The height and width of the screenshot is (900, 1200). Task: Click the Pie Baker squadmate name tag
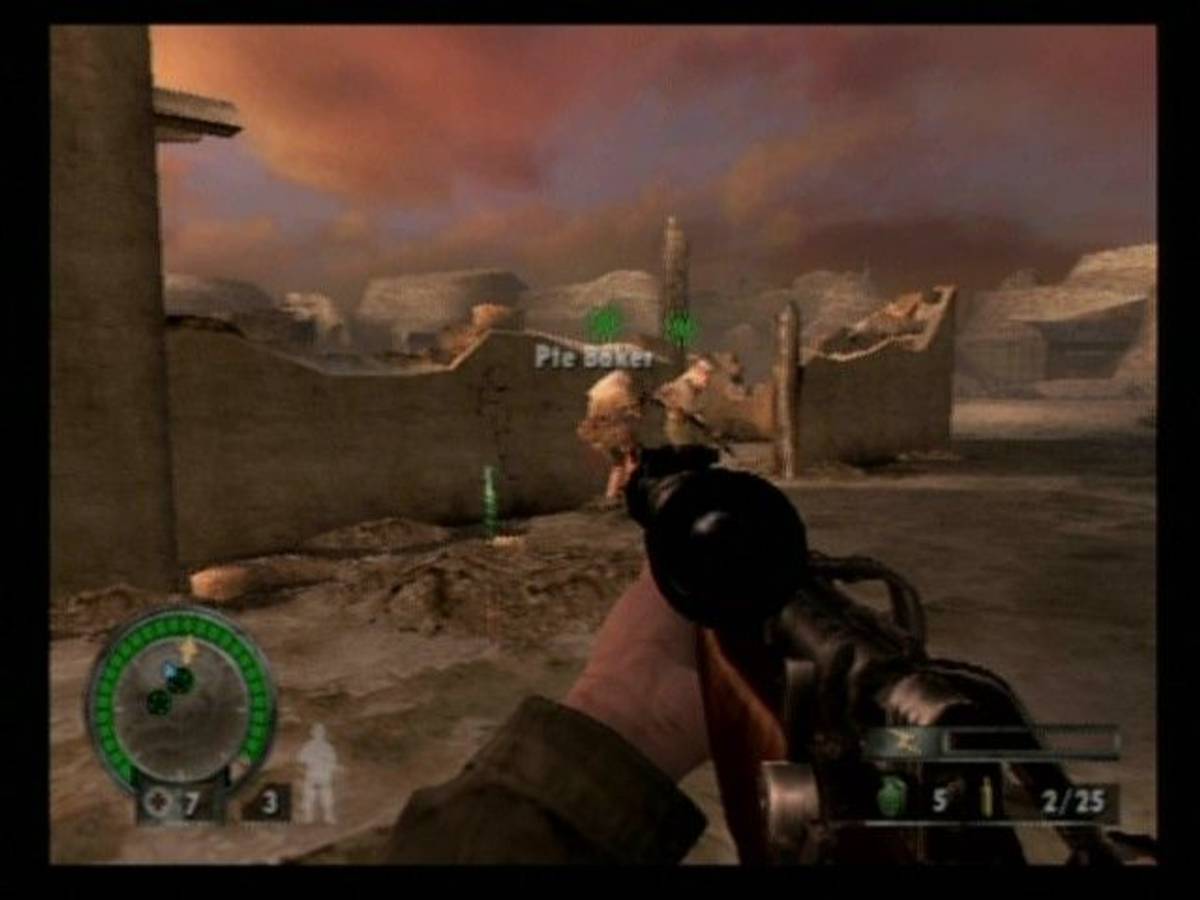(x=593, y=357)
